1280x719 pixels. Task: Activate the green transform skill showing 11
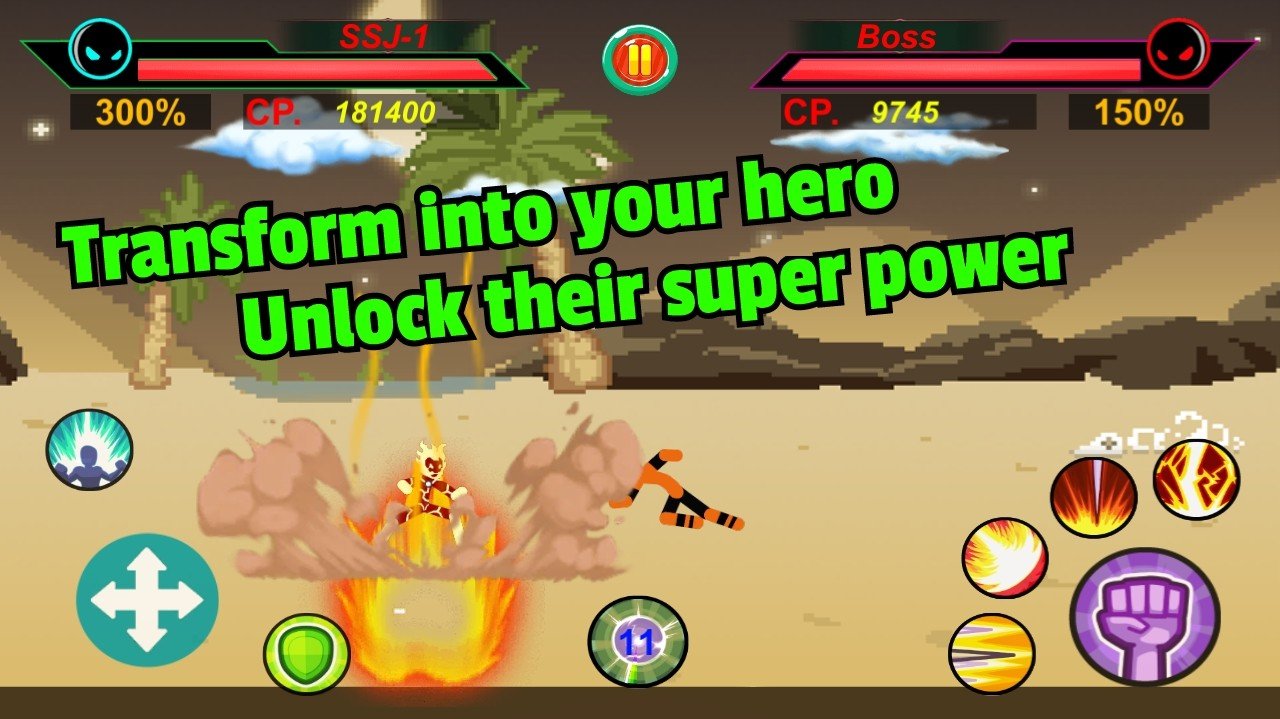pos(637,642)
